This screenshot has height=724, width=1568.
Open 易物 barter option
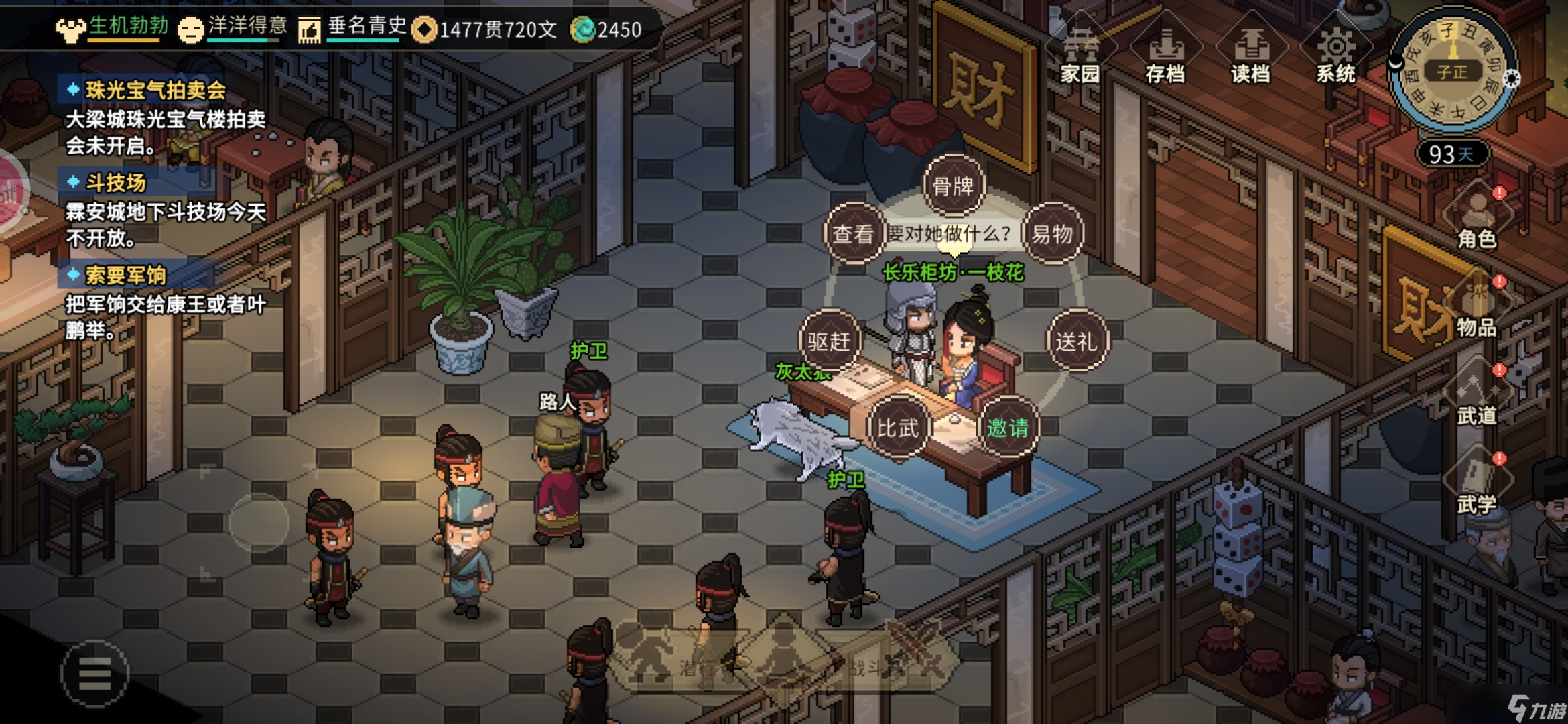1052,234
